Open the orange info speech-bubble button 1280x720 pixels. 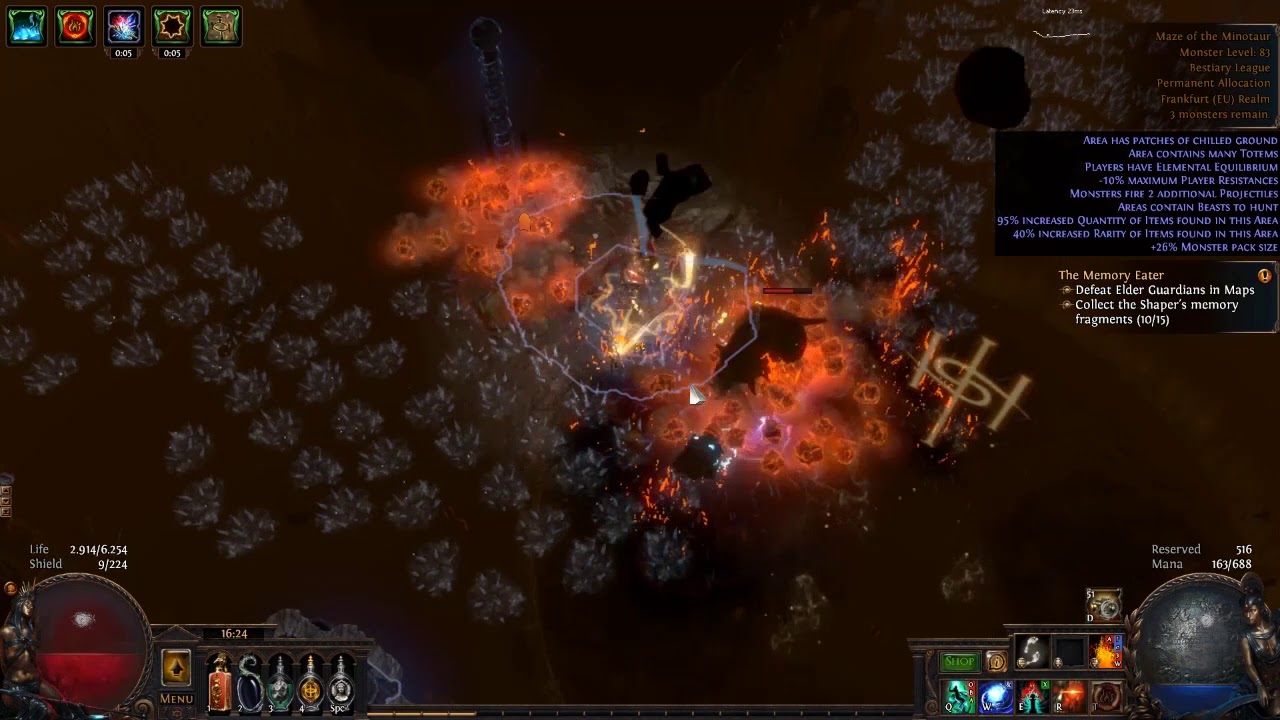coord(996,661)
